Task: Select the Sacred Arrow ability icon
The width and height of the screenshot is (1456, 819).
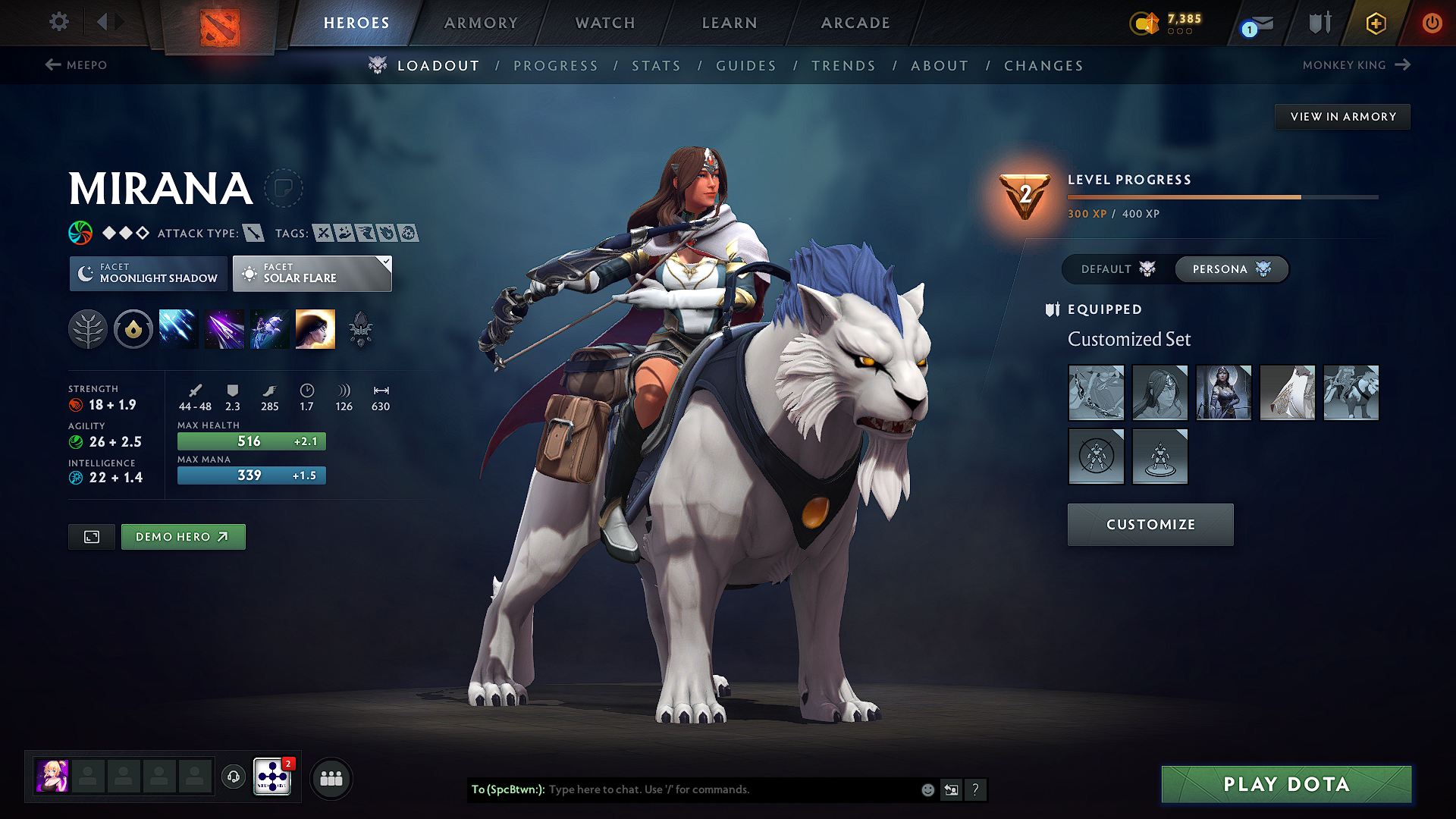Action: [x=224, y=328]
